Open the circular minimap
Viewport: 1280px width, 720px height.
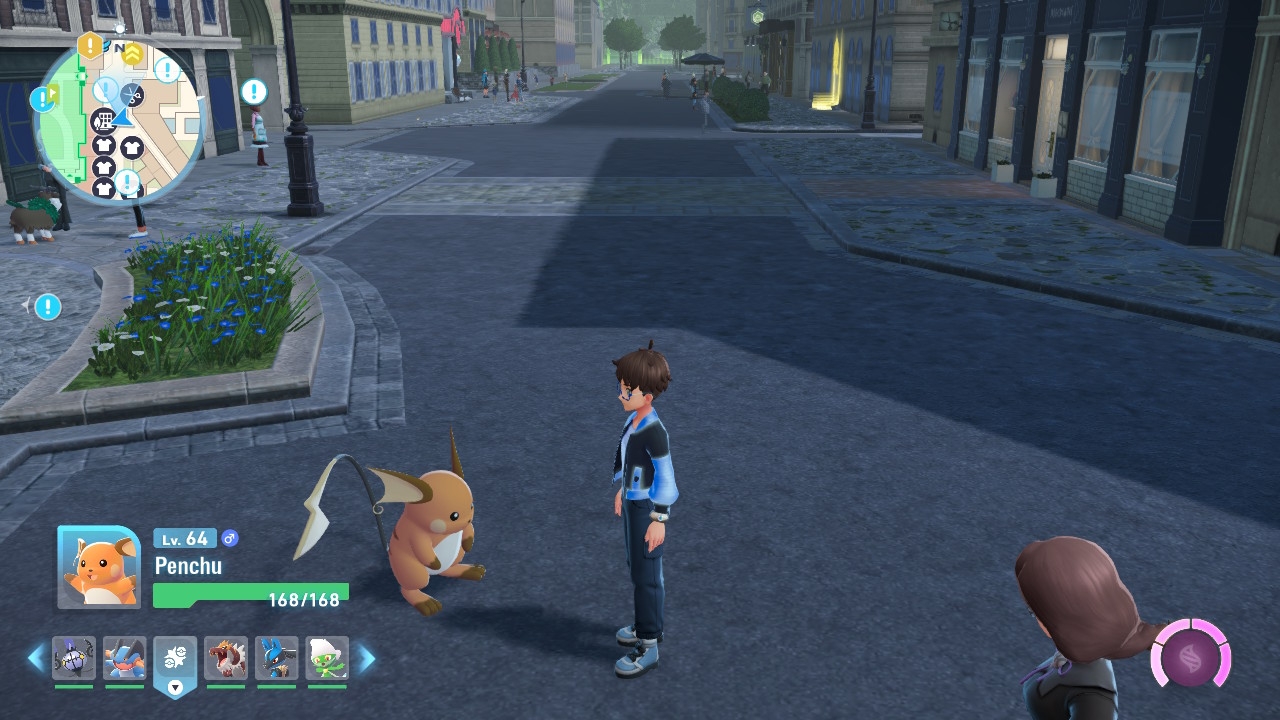(x=118, y=120)
